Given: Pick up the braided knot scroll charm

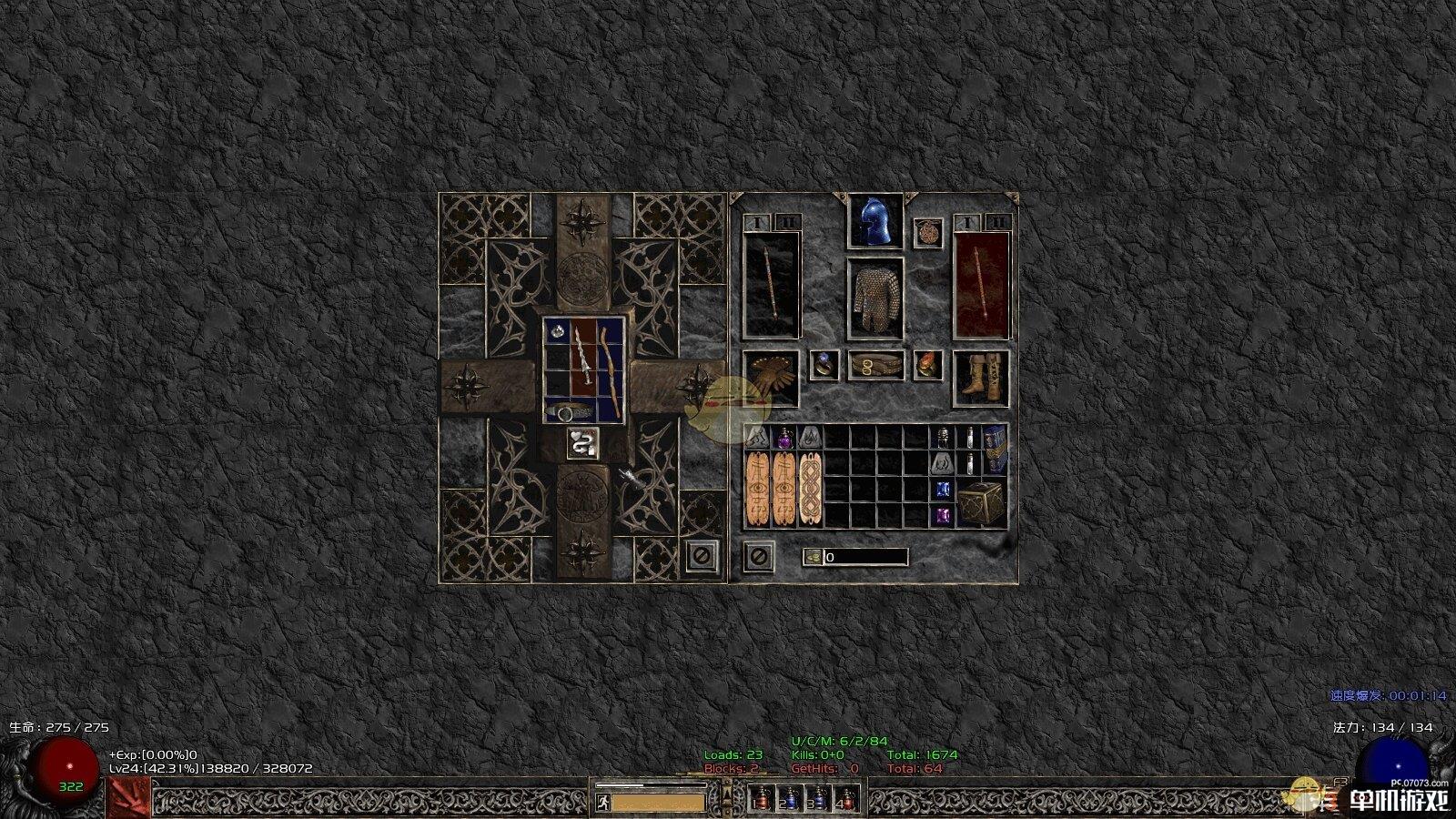Looking at the screenshot, I should point(810,489).
